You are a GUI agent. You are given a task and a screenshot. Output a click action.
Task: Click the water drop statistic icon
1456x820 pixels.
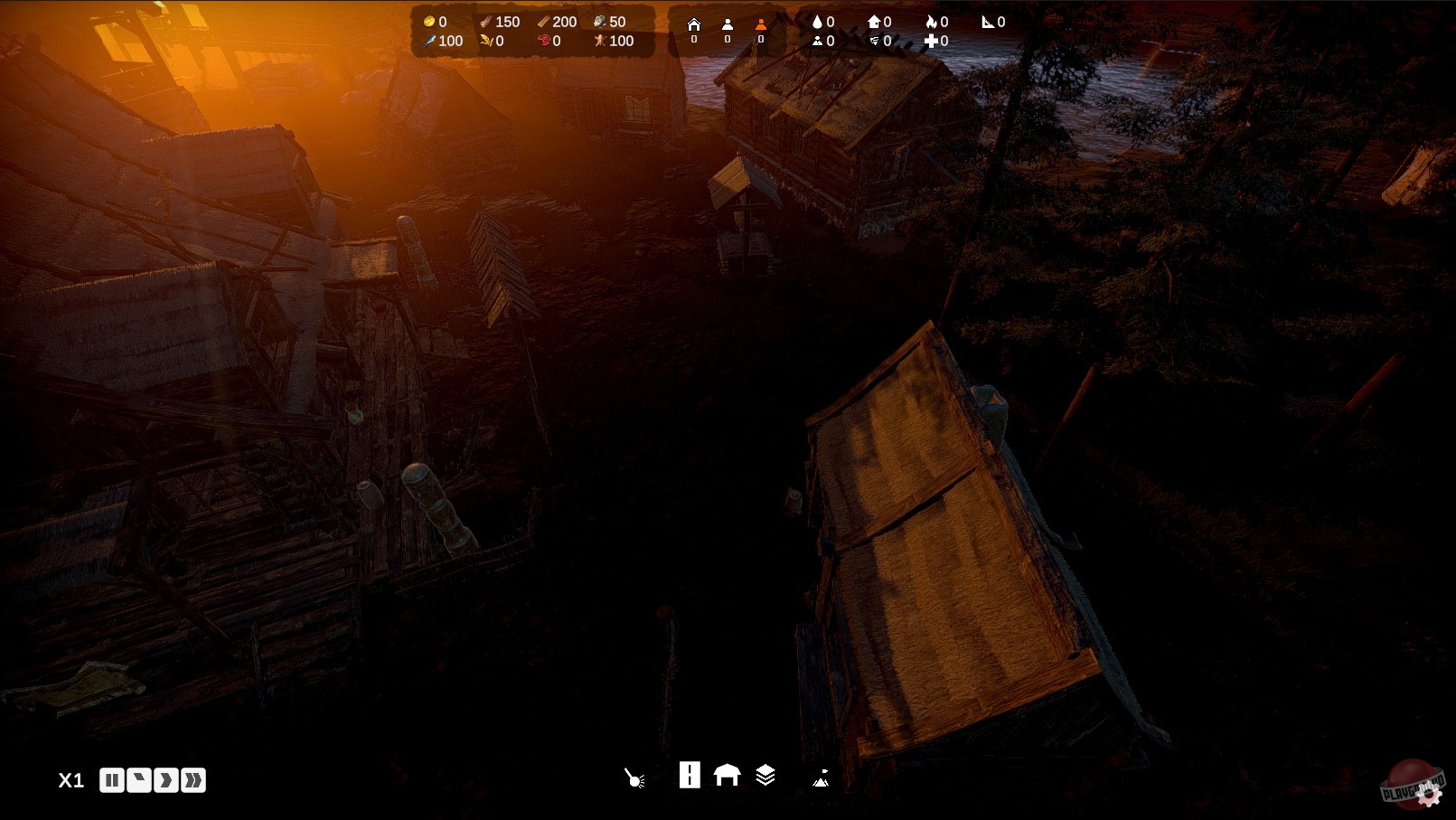pos(817,20)
